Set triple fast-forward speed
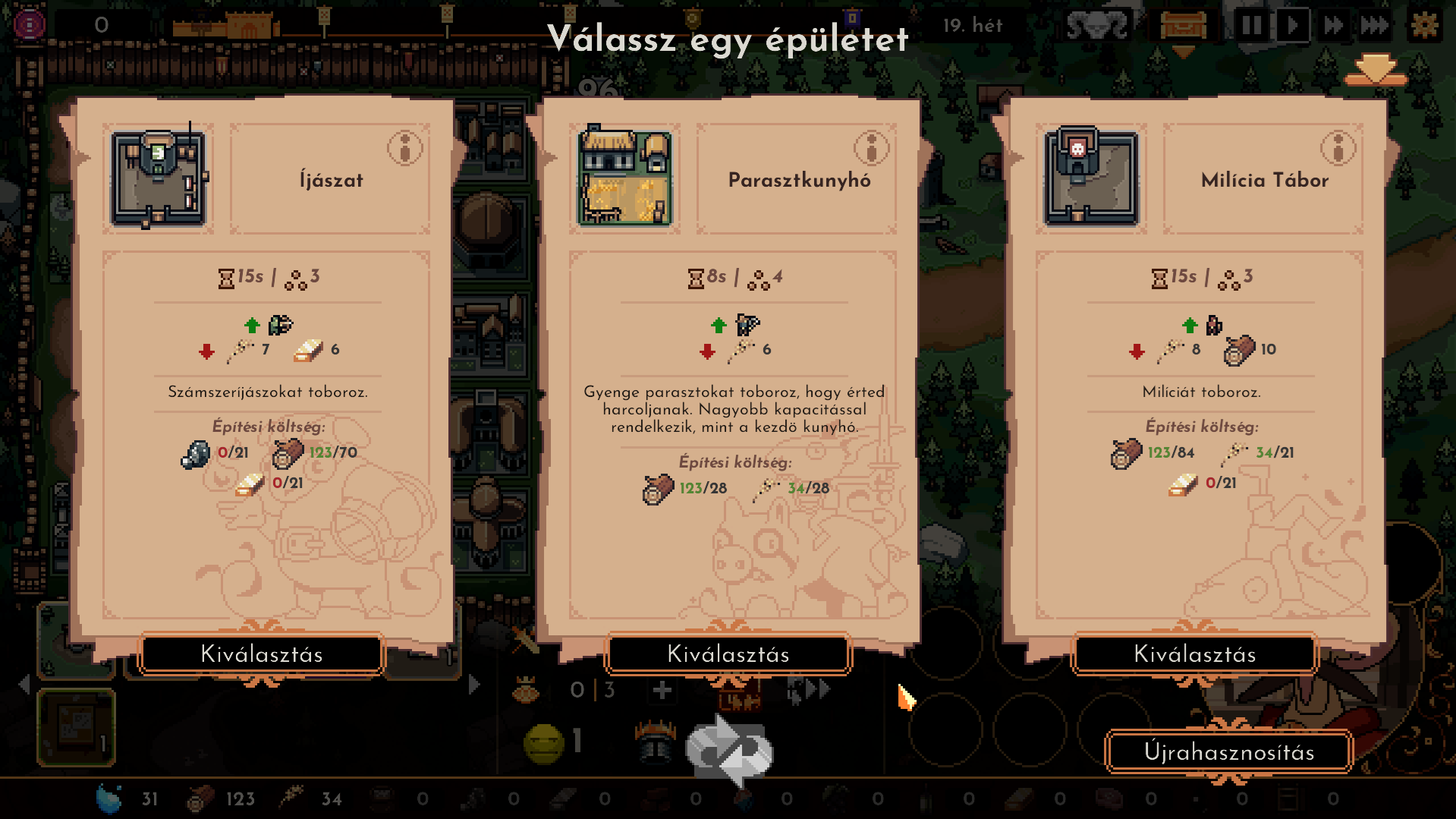The image size is (1456, 819). (x=1375, y=26)
